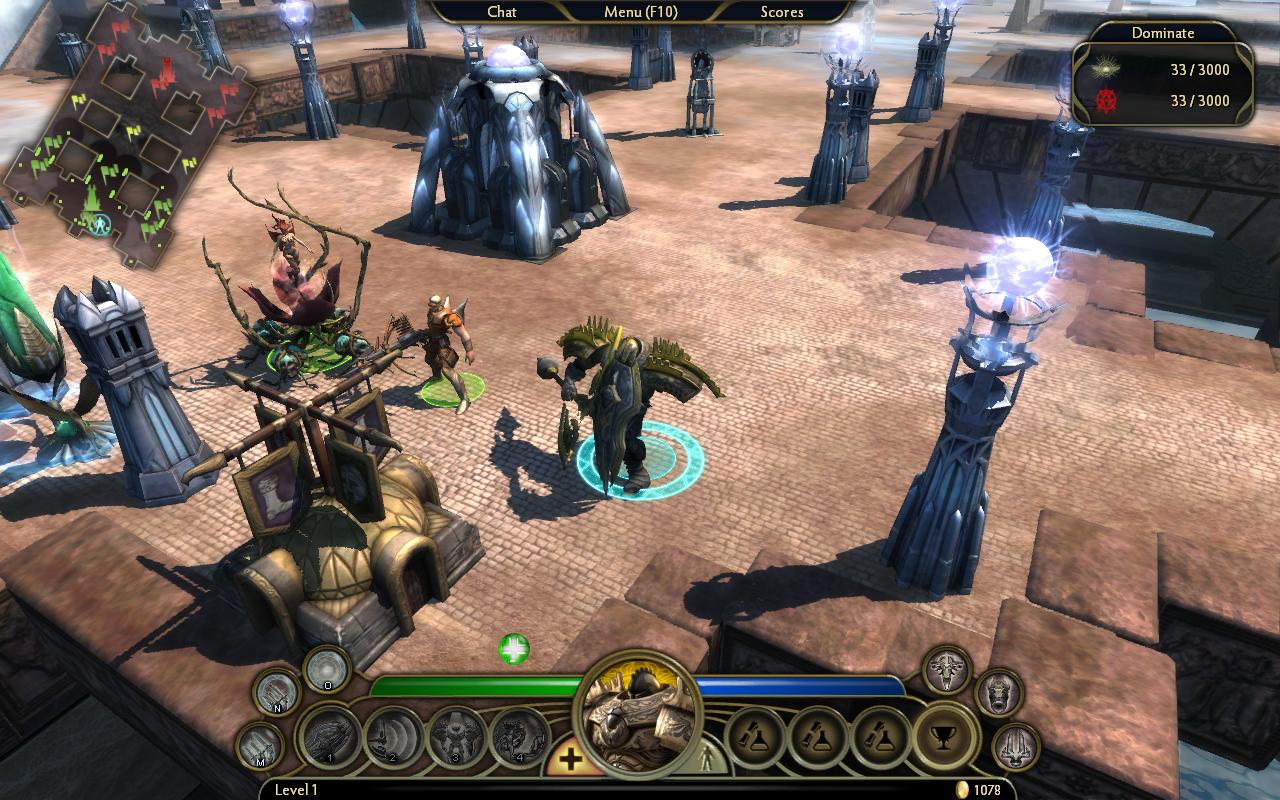The width and height of the screenshot is (1280, 800).
Task: Click the minimap of the arena
Action: [125, 140]
